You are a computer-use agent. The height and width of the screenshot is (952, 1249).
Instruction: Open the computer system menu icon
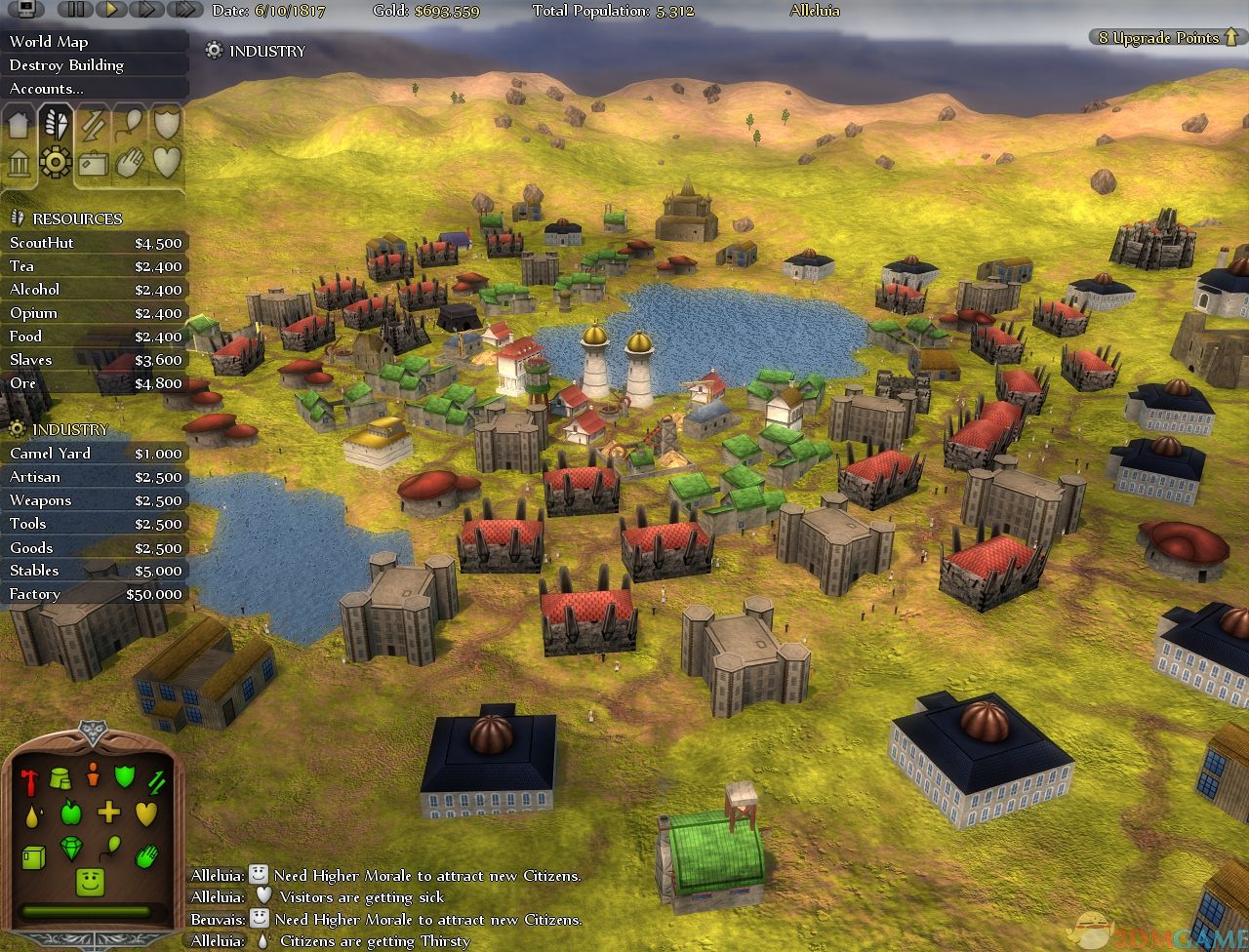pos(25,11)
